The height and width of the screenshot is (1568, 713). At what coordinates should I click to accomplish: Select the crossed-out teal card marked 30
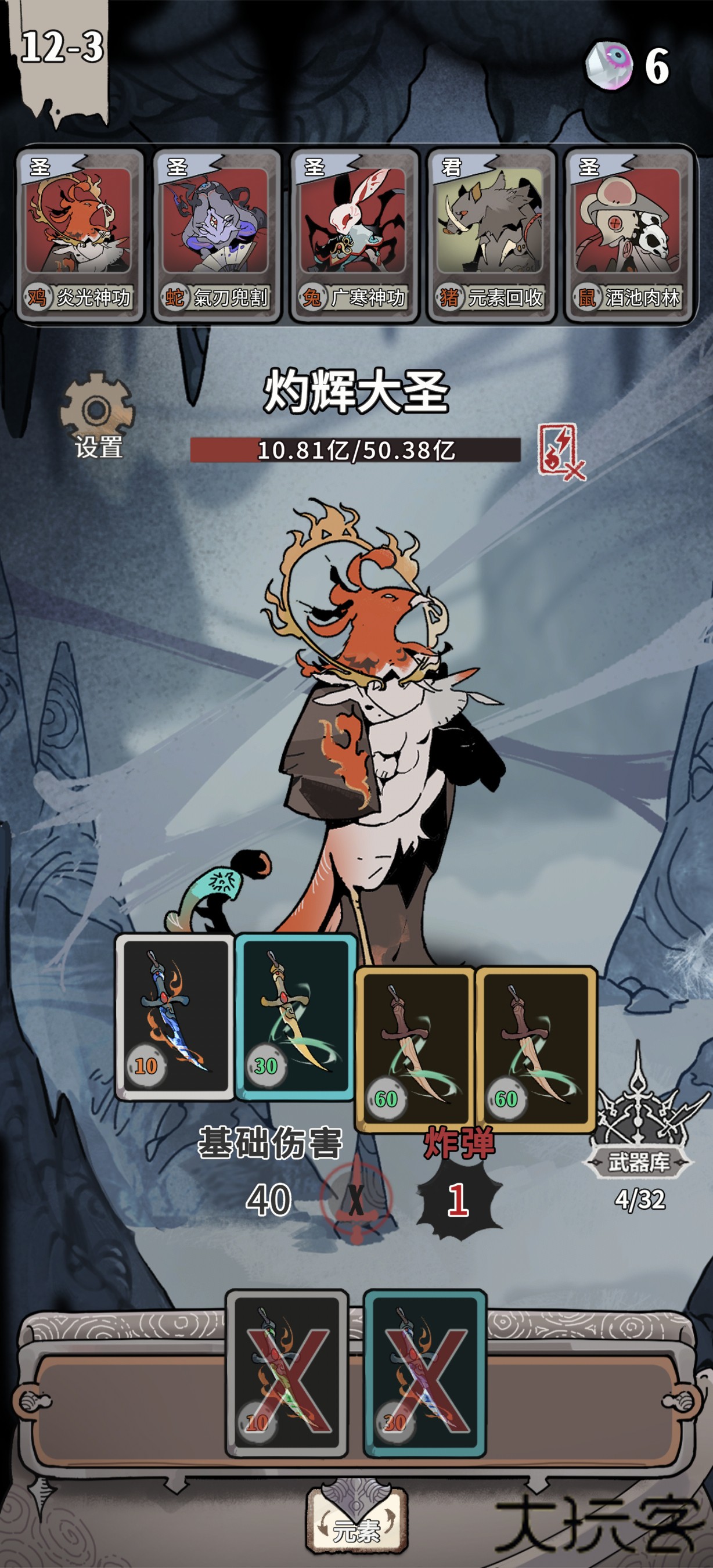(x=424, y=1374)
